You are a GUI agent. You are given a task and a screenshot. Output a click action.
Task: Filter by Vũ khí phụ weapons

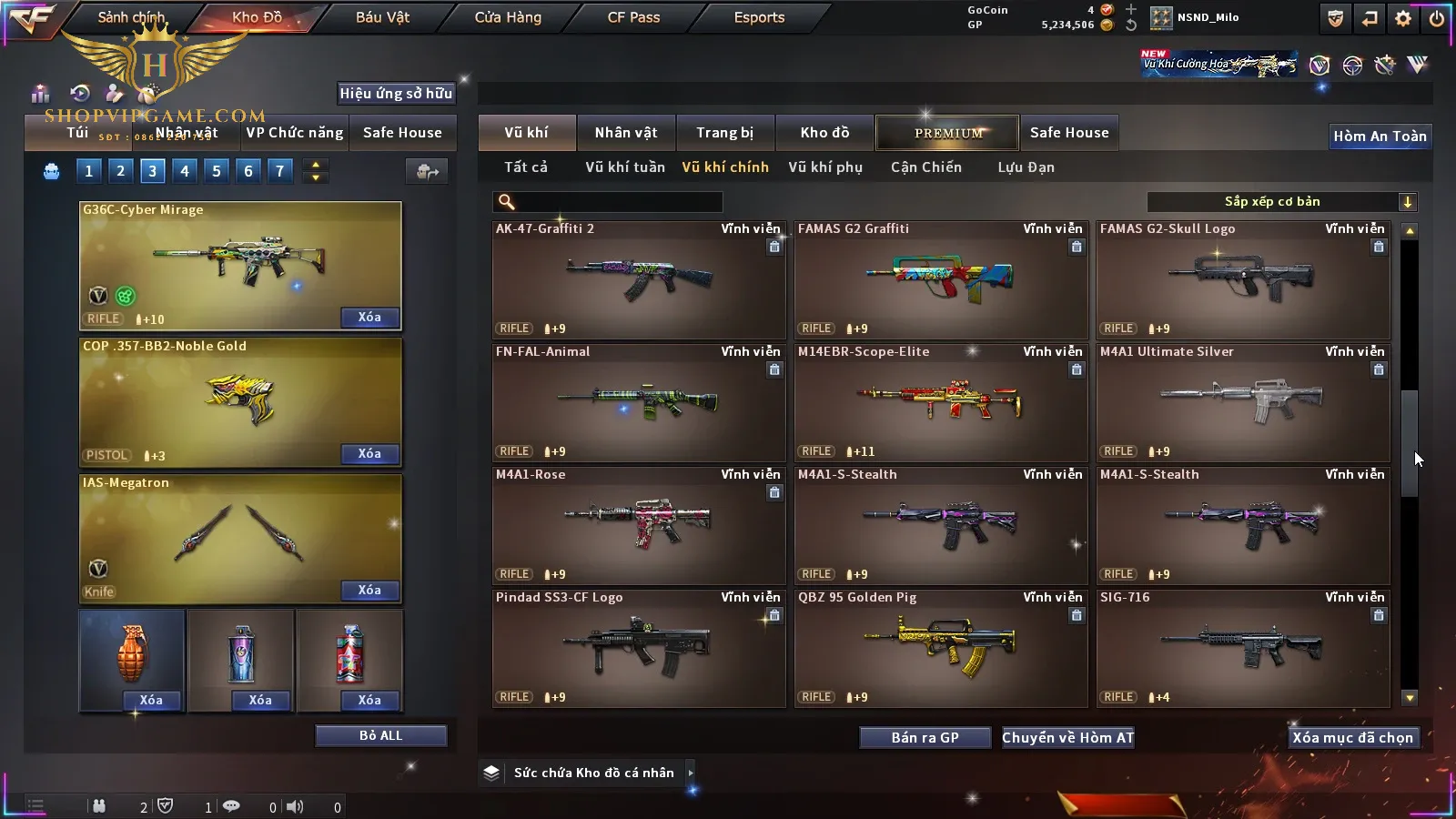tap(825, 167)
